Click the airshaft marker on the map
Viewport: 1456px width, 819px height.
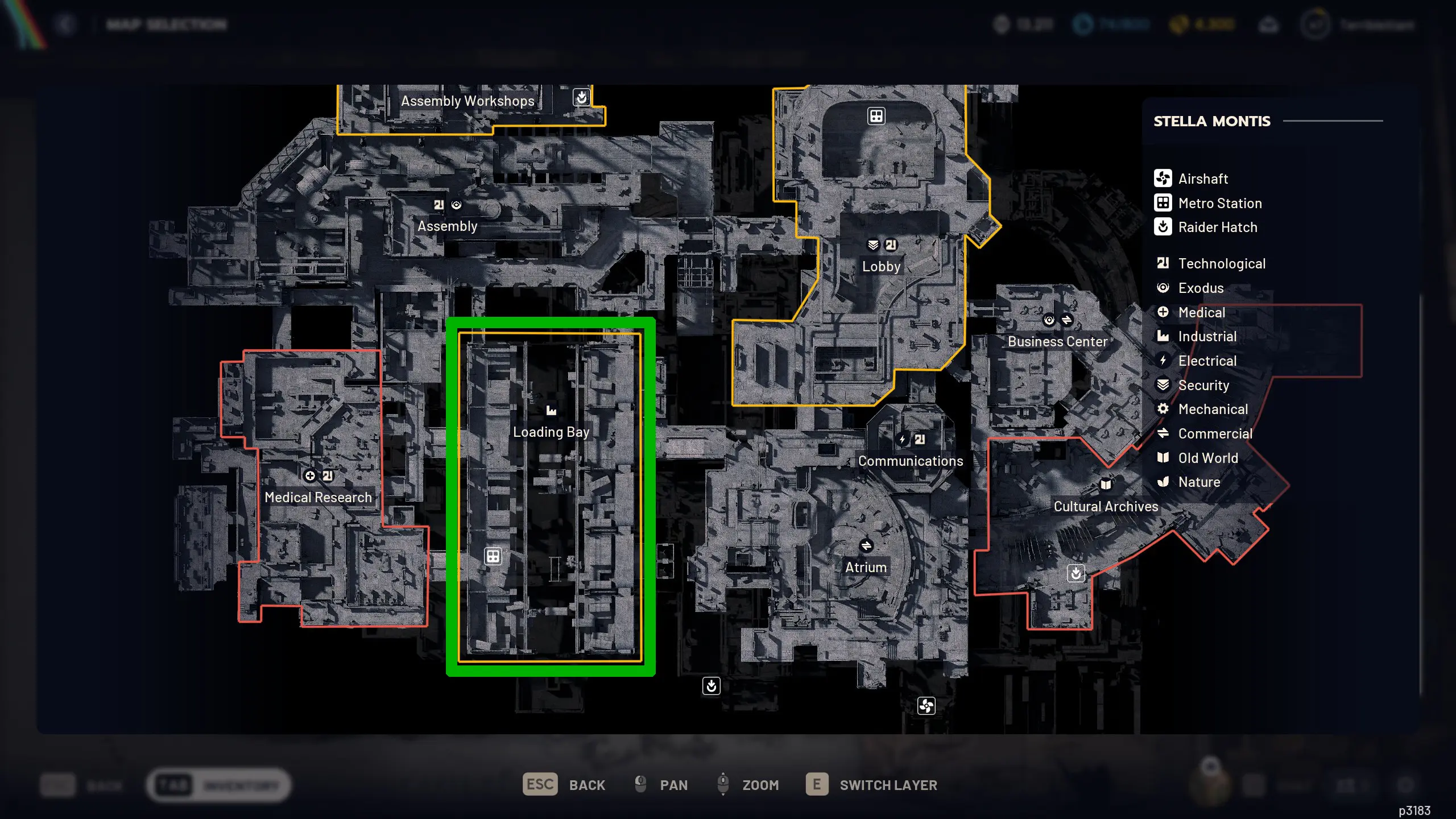click(926, 706)
